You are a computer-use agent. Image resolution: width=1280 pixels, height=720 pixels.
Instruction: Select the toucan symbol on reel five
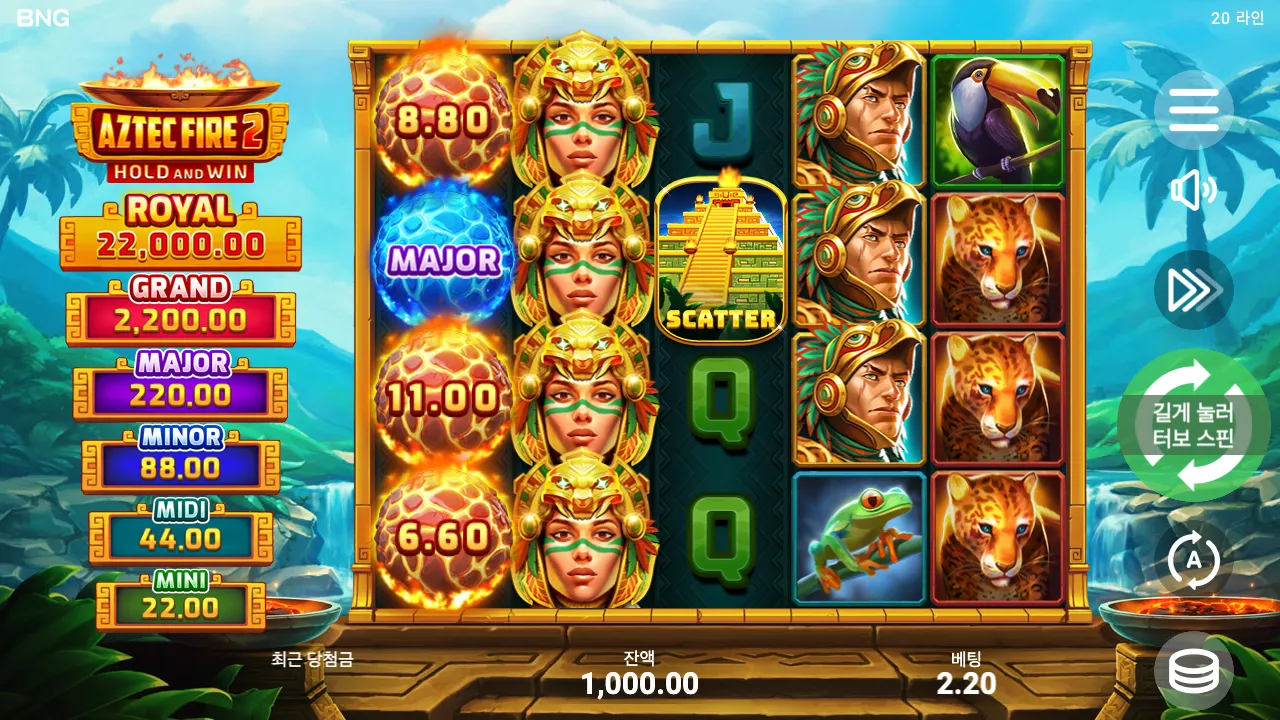tap(997, 120)
